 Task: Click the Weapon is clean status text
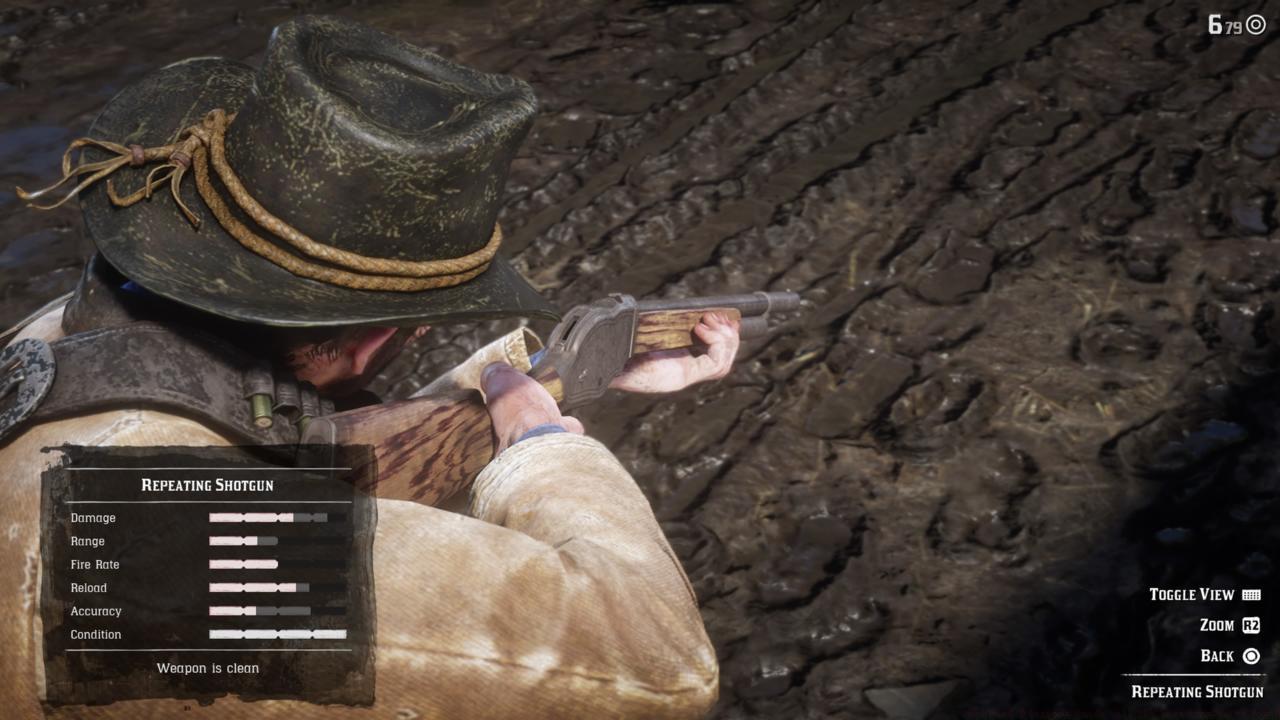[208, 668]
